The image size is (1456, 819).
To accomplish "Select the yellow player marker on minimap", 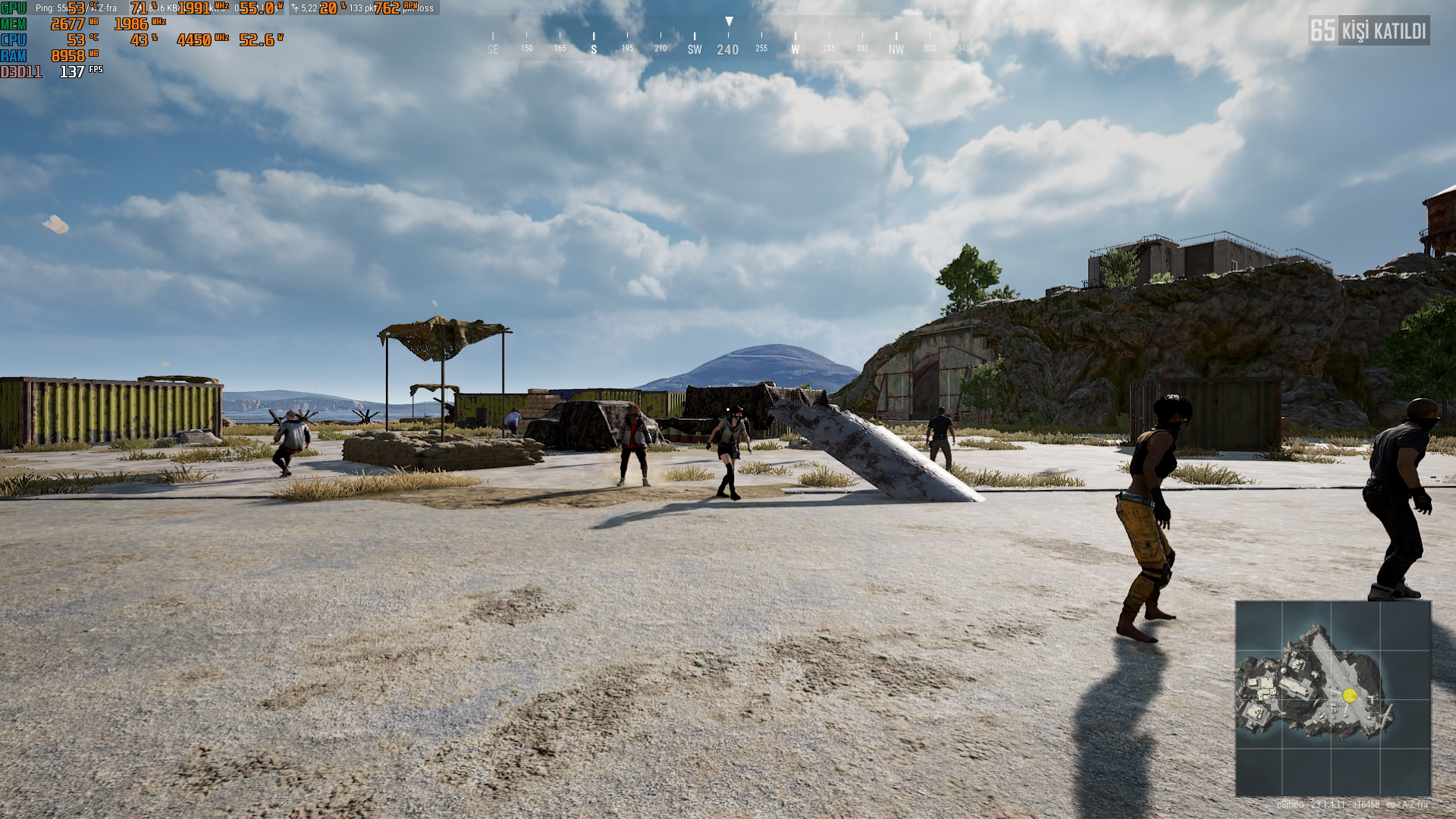I will point(1349,695).
